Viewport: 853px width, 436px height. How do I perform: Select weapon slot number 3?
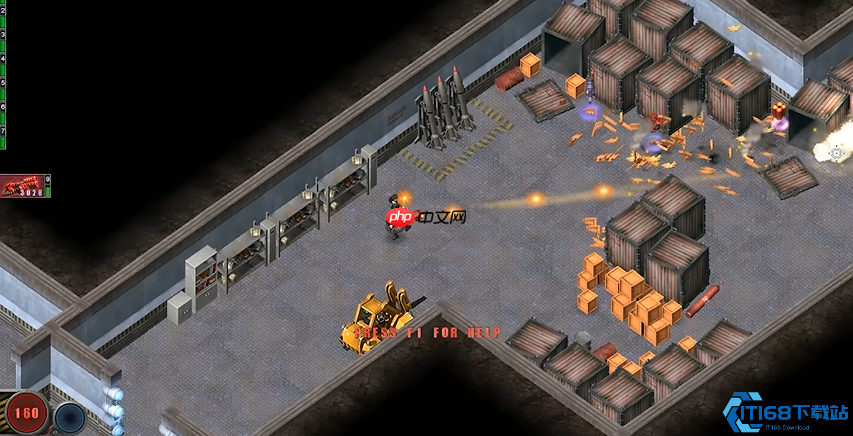(x=3, y=34)
